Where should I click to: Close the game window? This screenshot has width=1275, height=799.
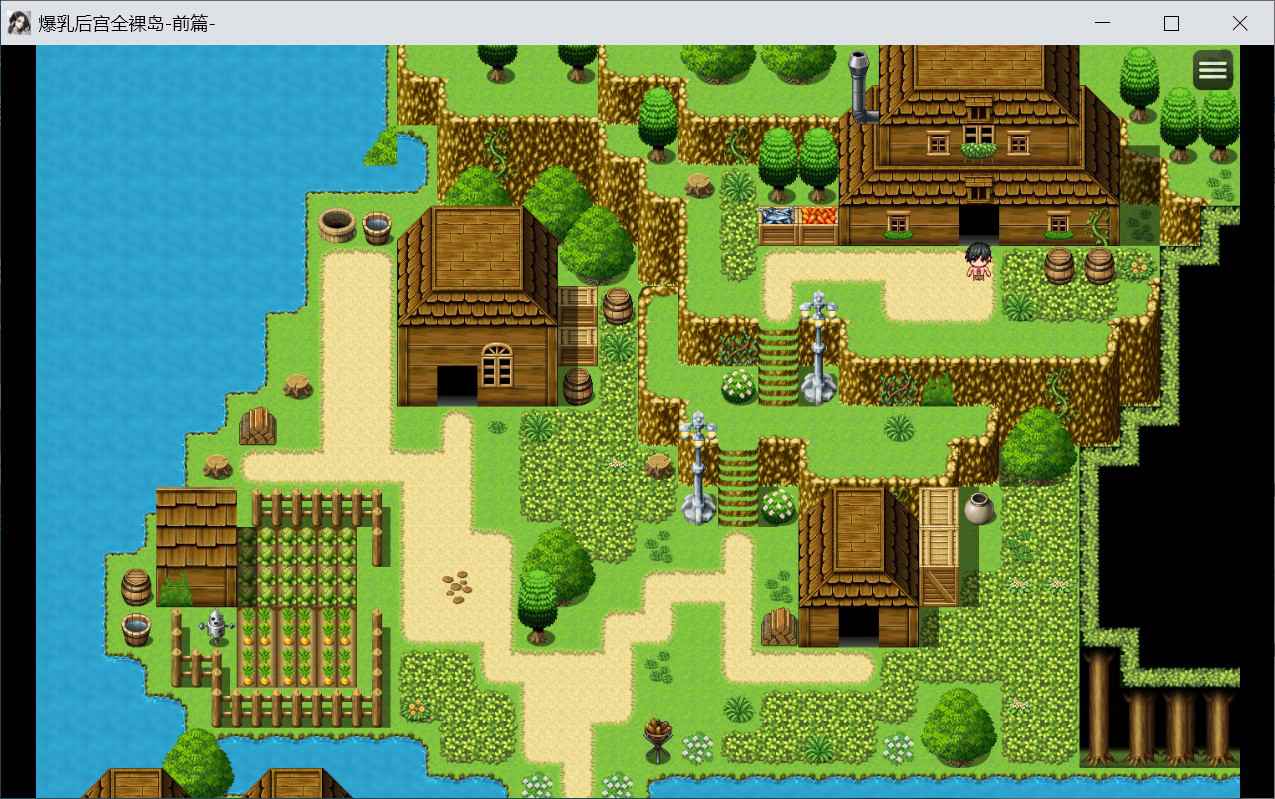pyautogui.click(x=1239, y=23)
